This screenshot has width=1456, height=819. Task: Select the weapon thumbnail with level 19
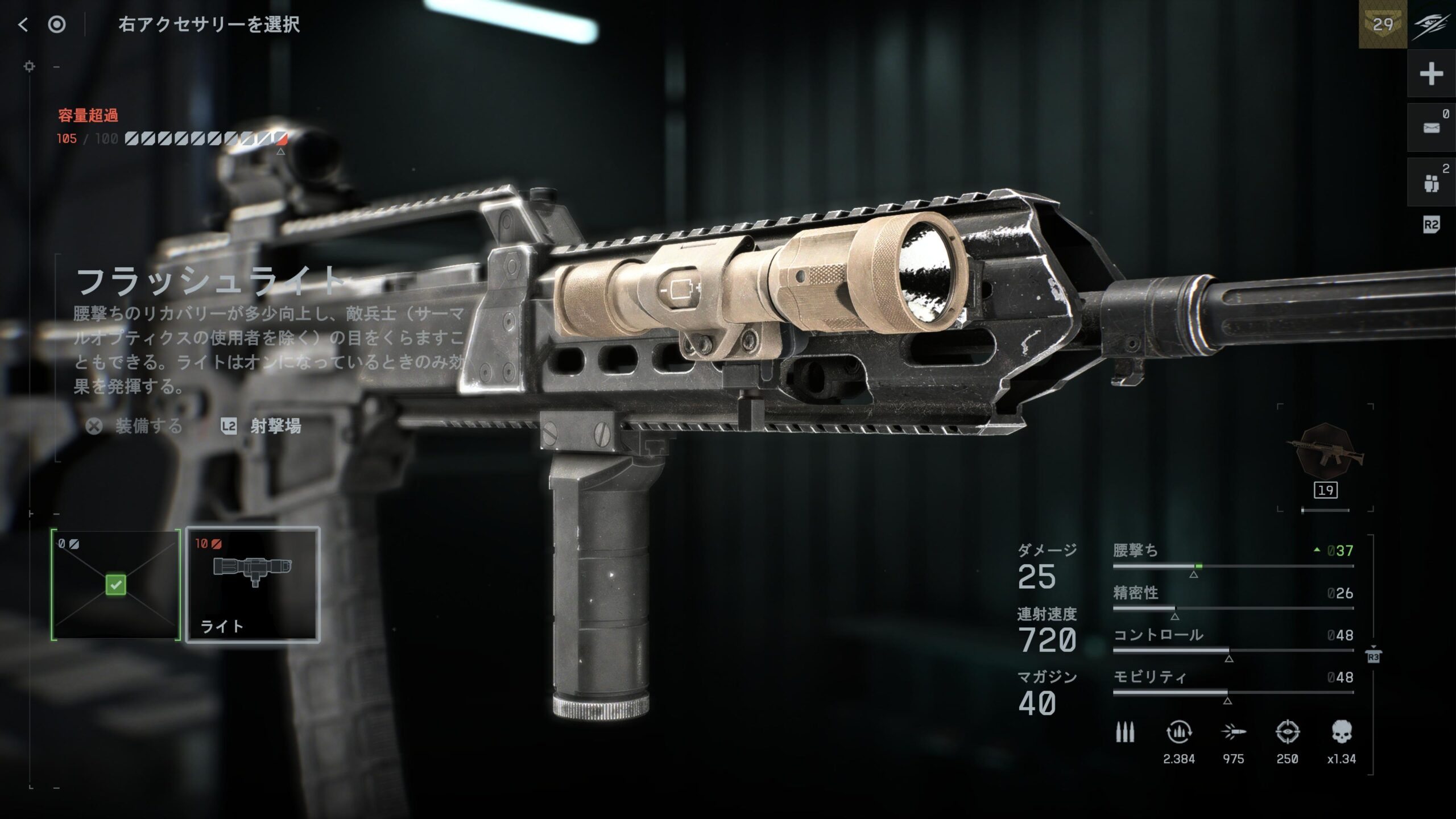point(1326,454)
